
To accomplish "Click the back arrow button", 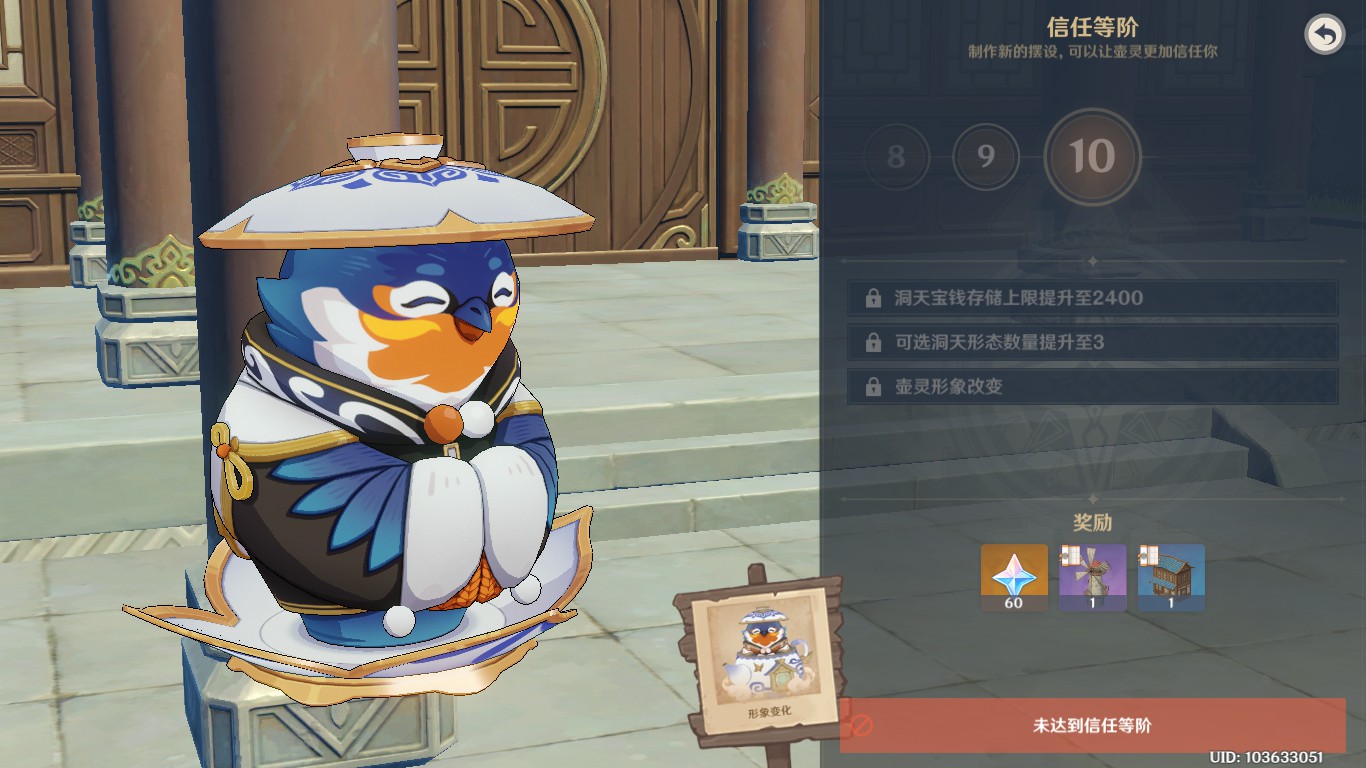I will [x=1325, y=35].
